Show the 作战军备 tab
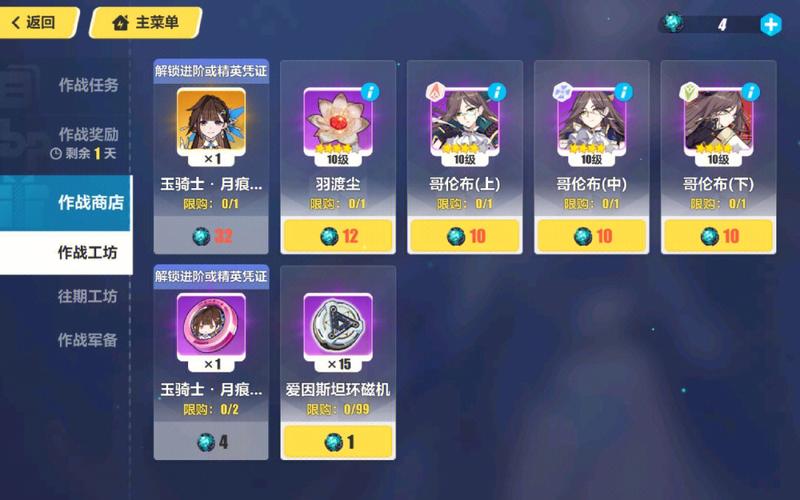 [x=88, y=340]
